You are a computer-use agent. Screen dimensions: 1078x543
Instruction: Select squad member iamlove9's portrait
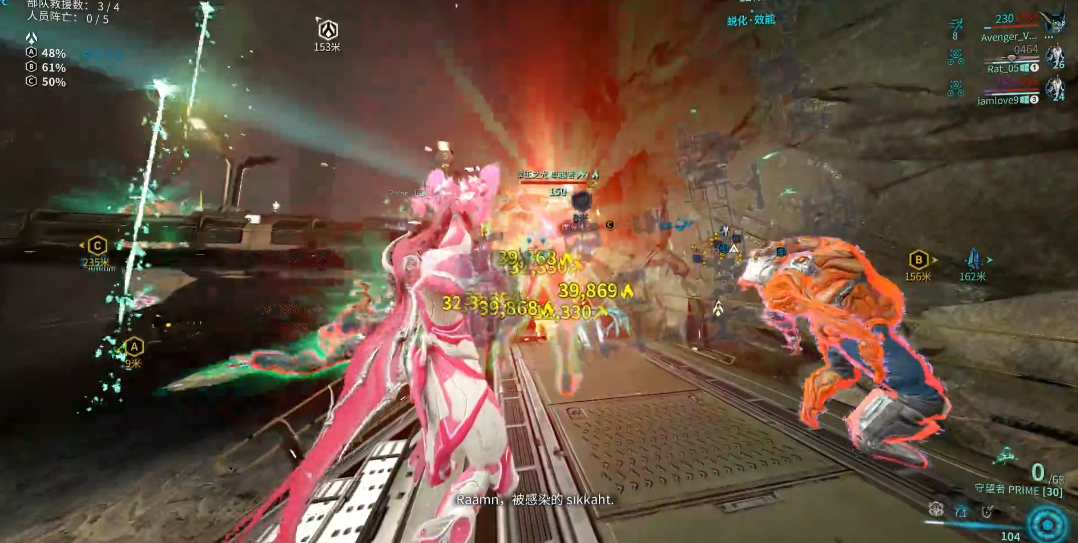click(1054, 88)
